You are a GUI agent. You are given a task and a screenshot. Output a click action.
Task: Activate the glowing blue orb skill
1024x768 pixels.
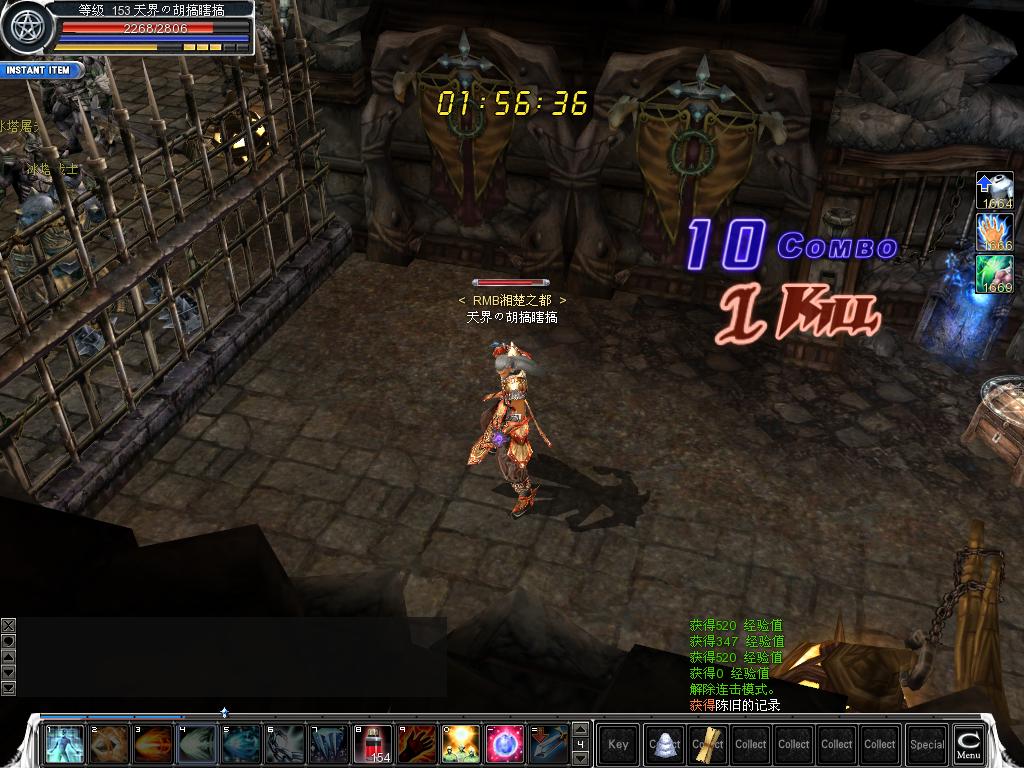[505, 744]
